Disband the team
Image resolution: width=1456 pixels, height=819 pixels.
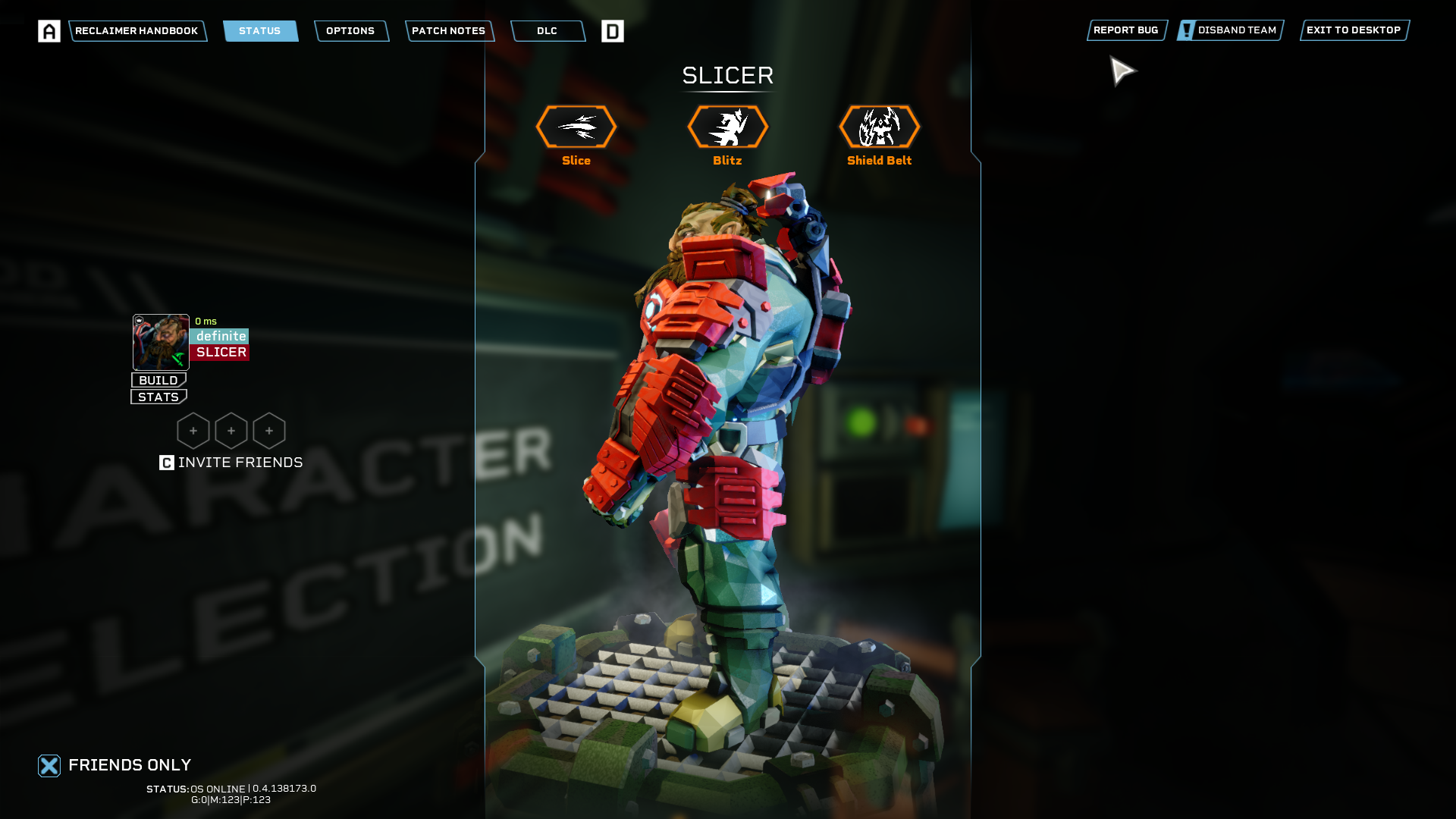(x=1230, y=30)
